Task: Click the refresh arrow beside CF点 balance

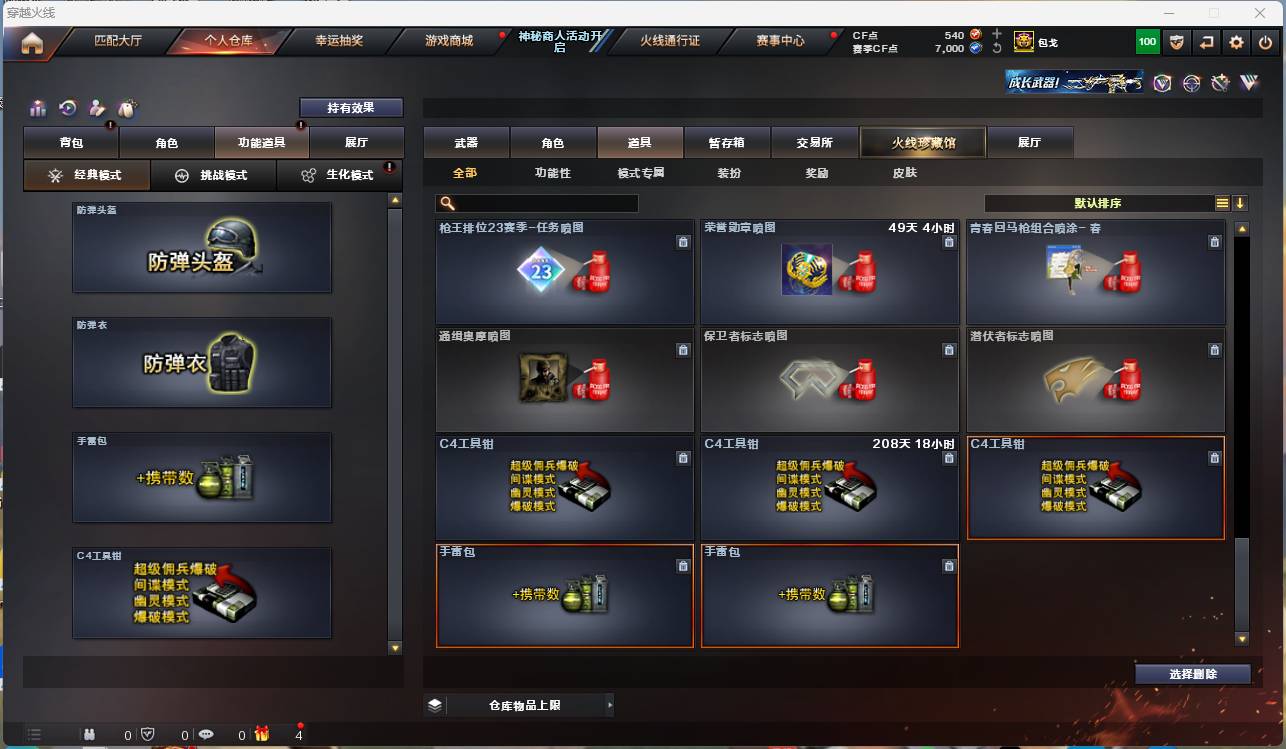Action: coord(996,48)
